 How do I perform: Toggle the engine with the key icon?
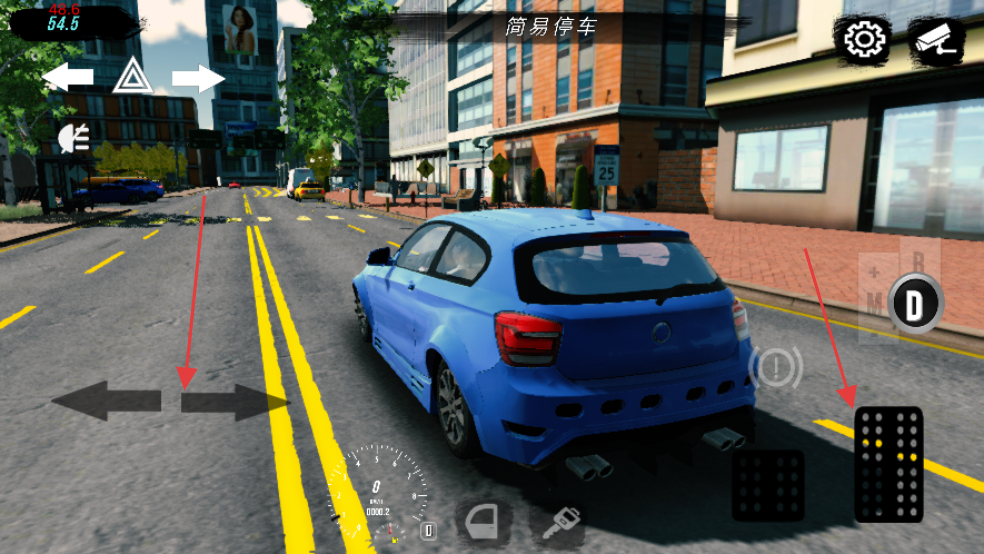tap(562, 521)
